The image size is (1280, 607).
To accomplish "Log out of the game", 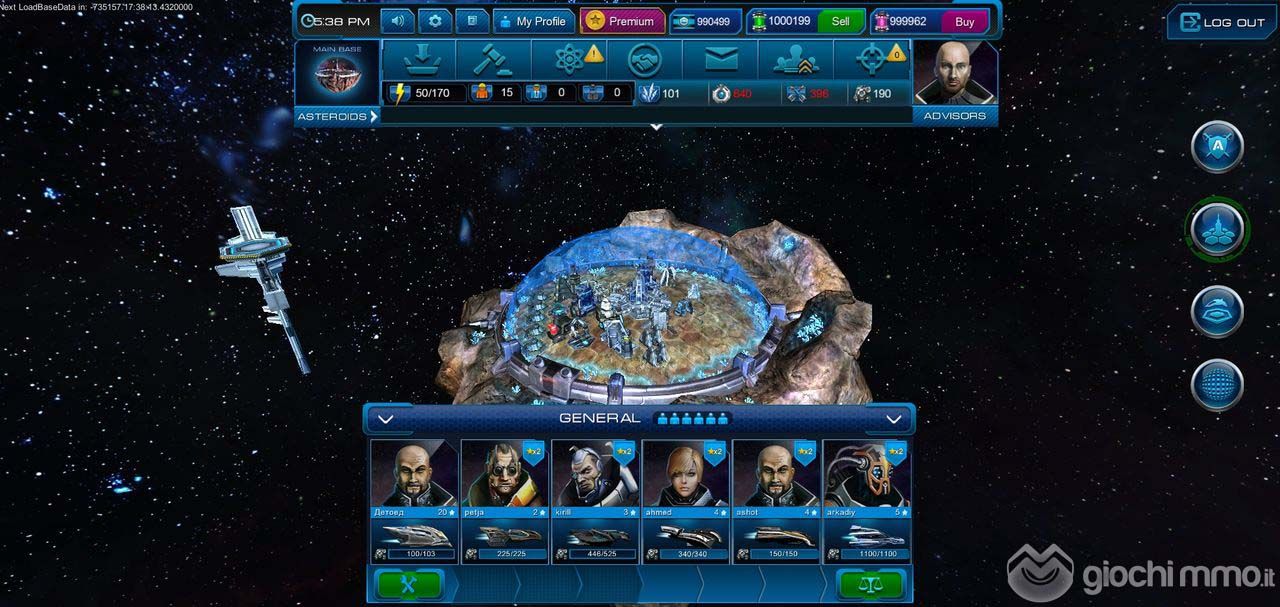I will (1222, 22).
